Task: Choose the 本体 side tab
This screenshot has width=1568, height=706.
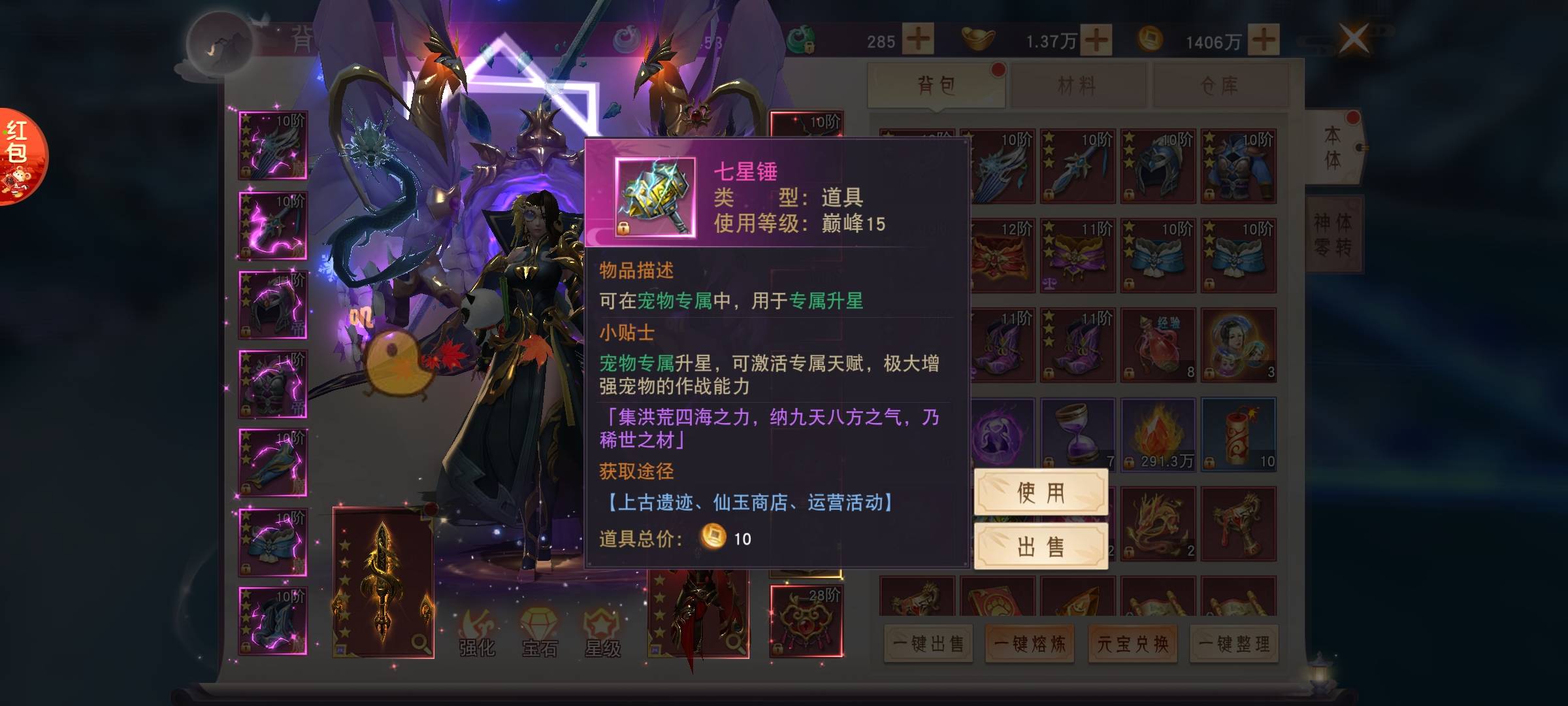Action: tap(1333, 148)
